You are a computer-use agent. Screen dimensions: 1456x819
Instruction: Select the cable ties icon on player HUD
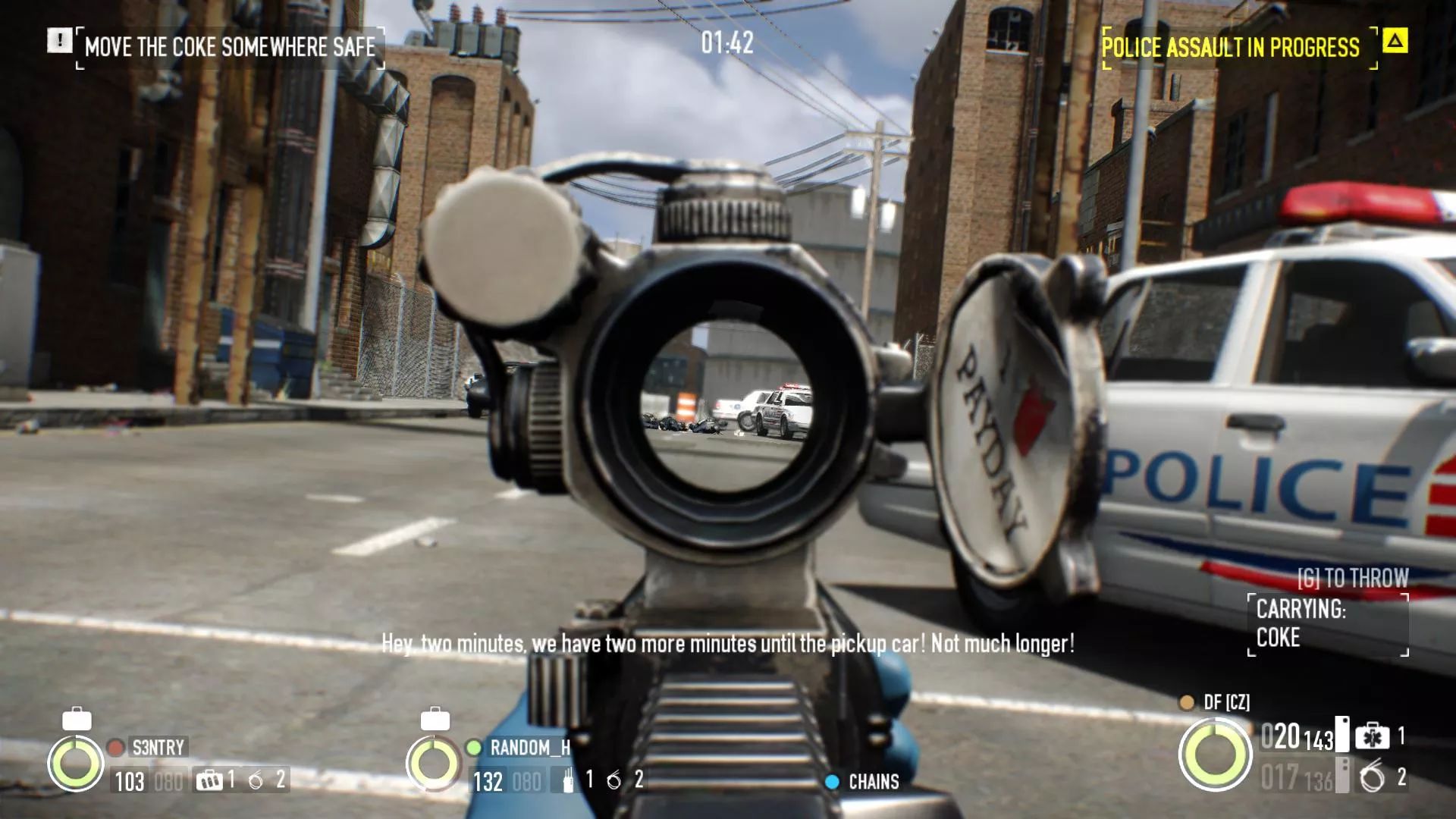1371,777
